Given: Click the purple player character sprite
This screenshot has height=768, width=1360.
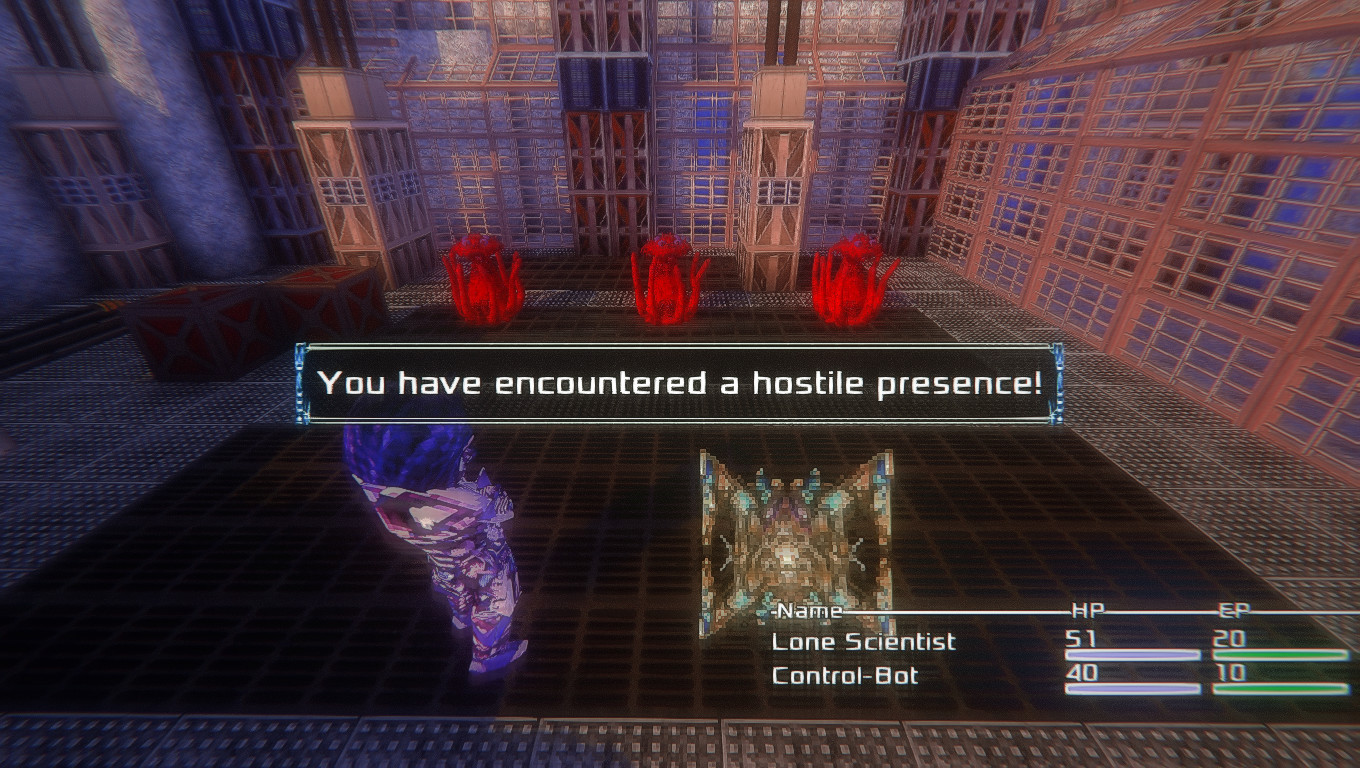Looking at the screenshot, I should pos(430,550).
